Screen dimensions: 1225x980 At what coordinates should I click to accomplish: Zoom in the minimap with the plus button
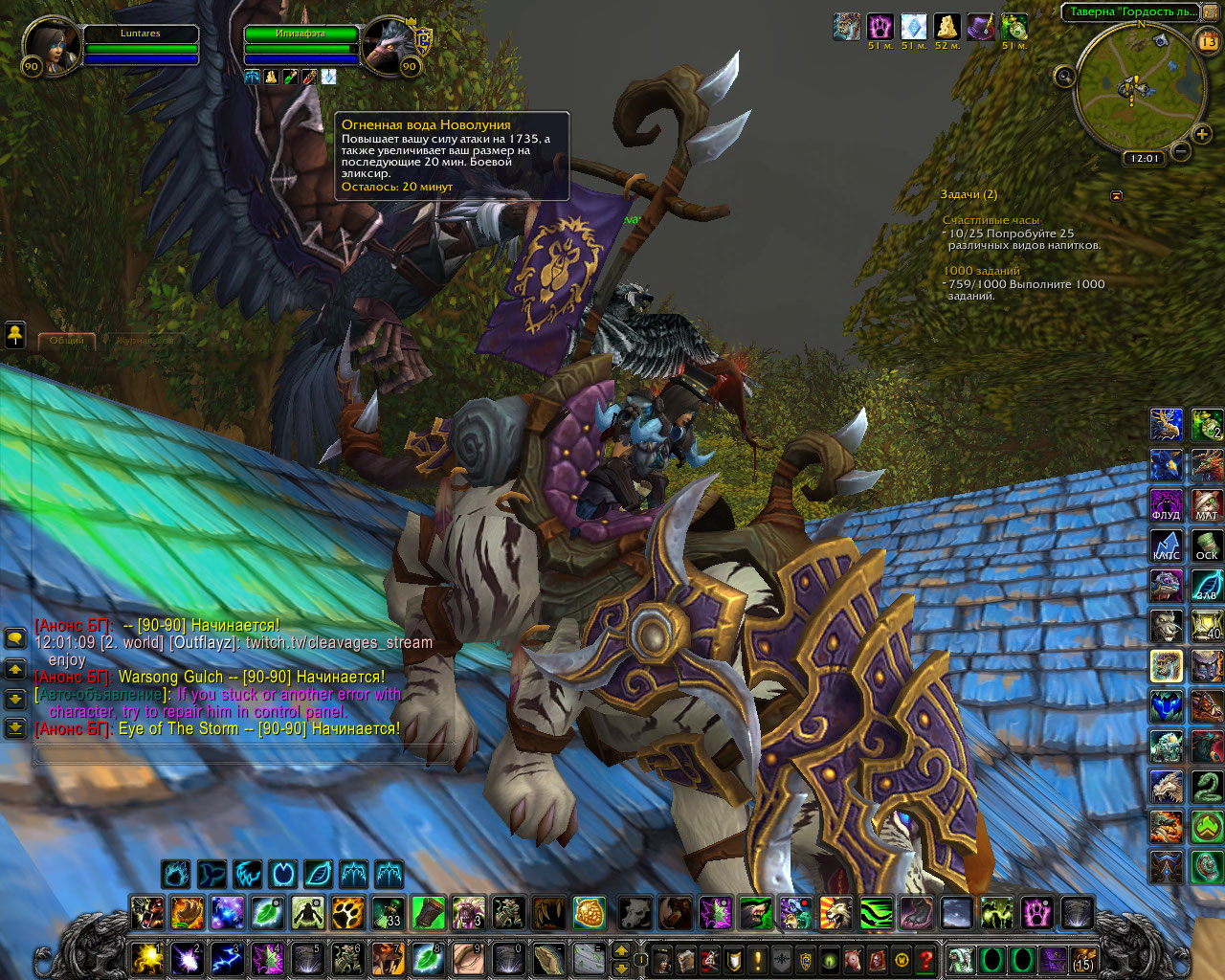(x=1202, y=134)
